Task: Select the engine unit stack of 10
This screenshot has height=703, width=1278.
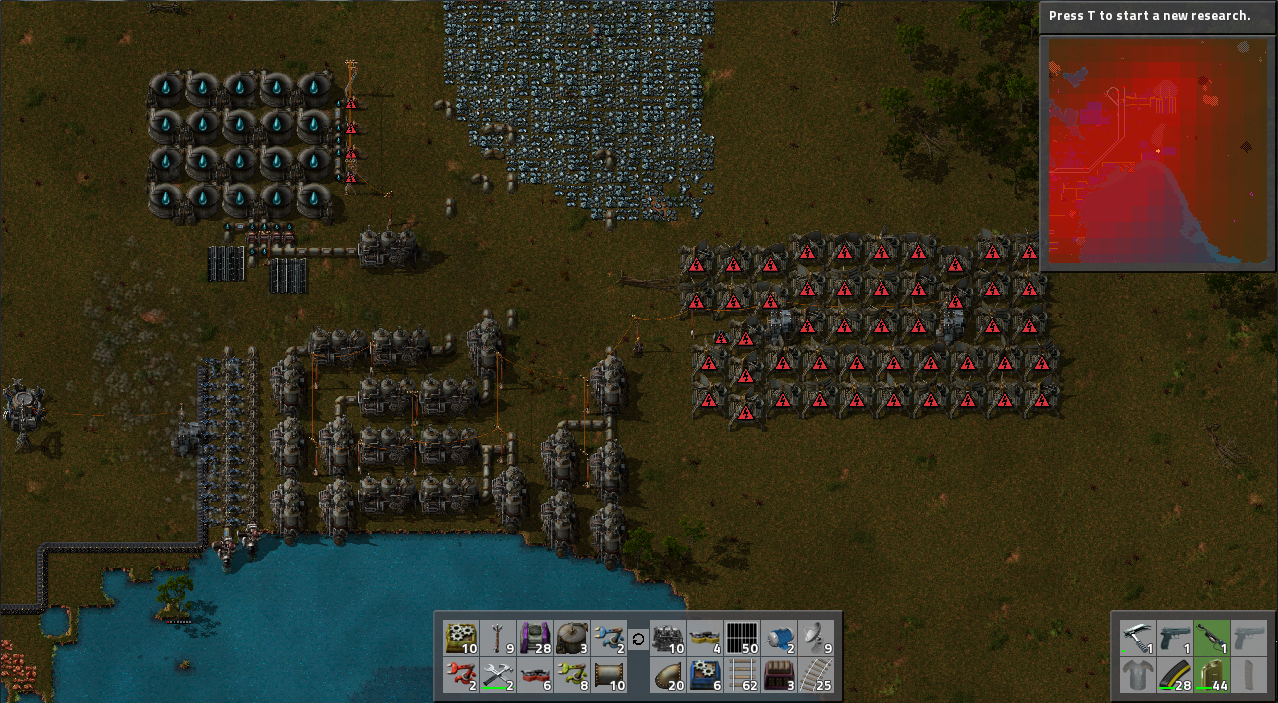Action: [x=668, y=637]
